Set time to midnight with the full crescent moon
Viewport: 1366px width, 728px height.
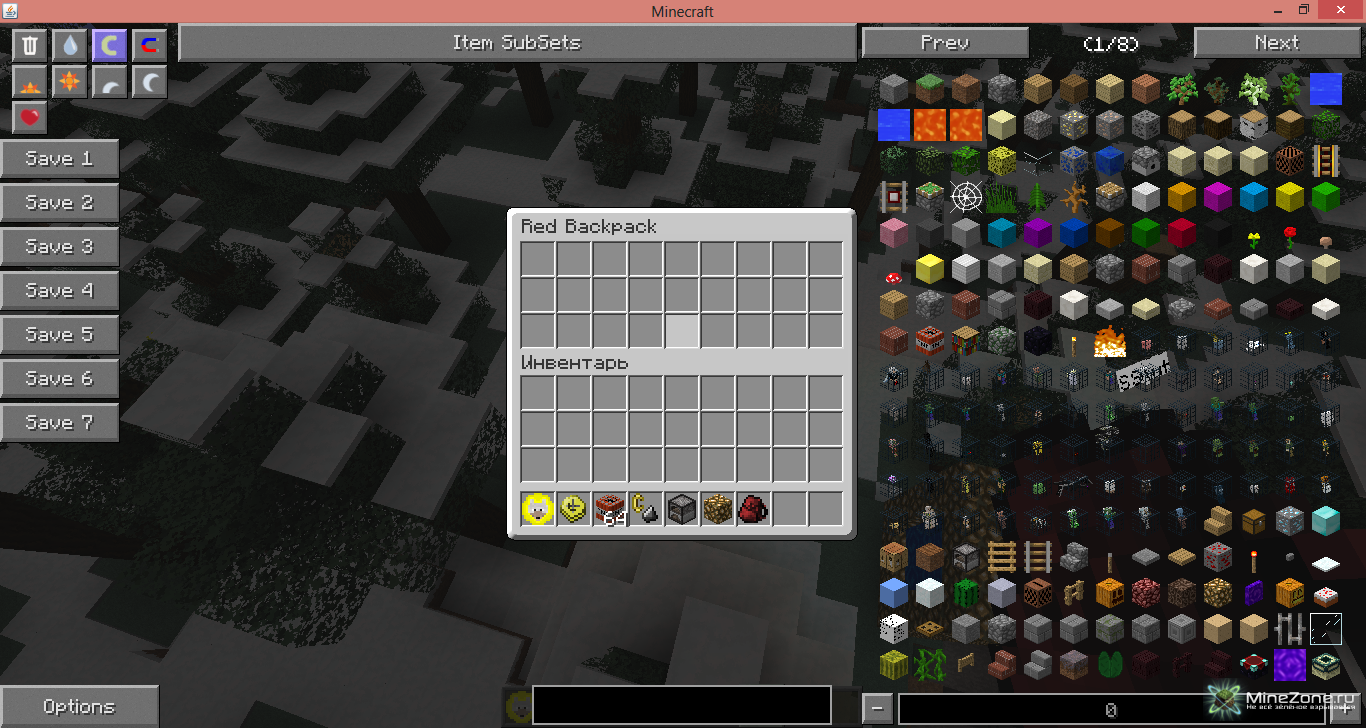click(149, 82)
